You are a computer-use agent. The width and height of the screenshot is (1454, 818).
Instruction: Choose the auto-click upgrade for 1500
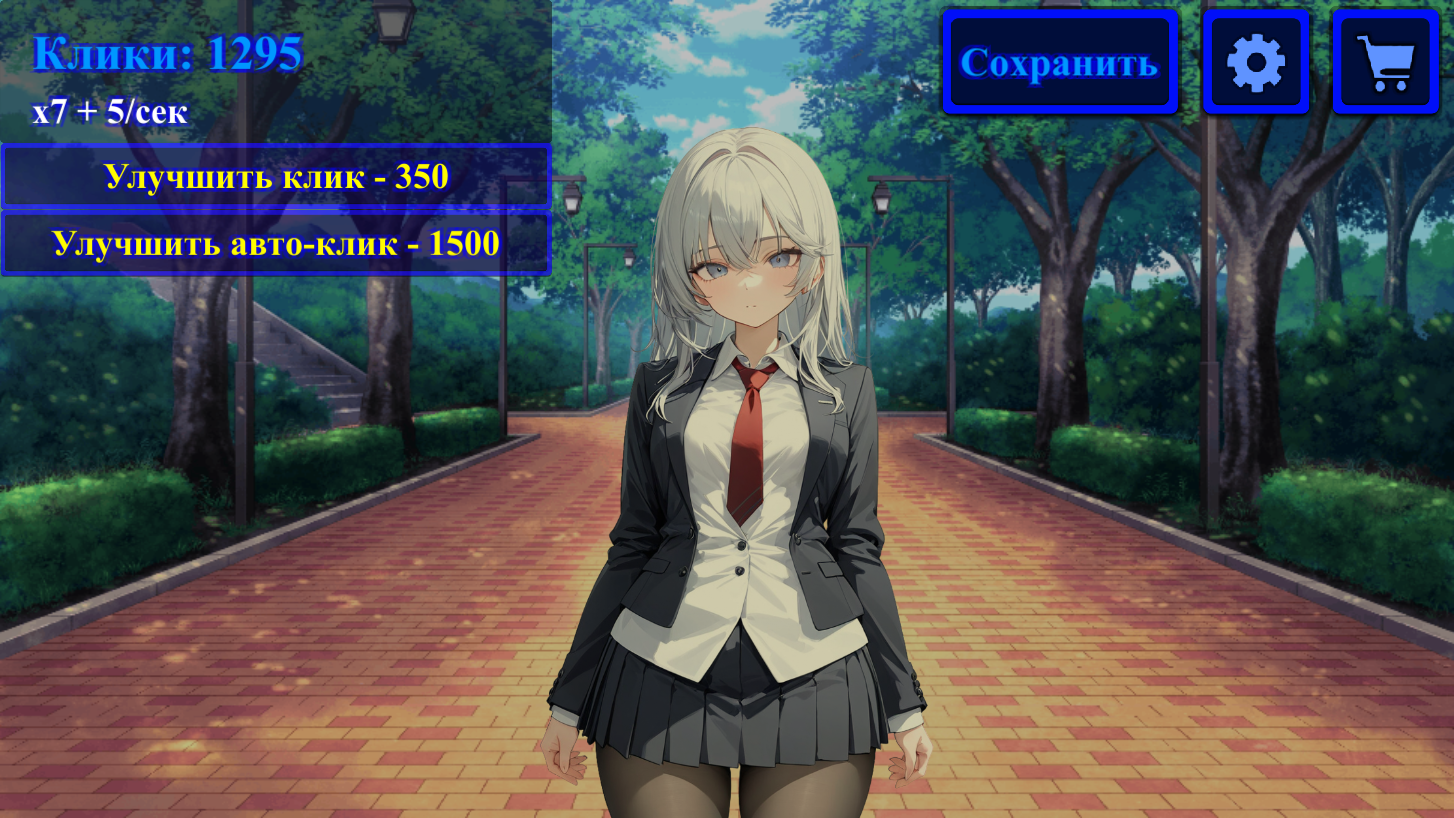click(x=276, y=242)
